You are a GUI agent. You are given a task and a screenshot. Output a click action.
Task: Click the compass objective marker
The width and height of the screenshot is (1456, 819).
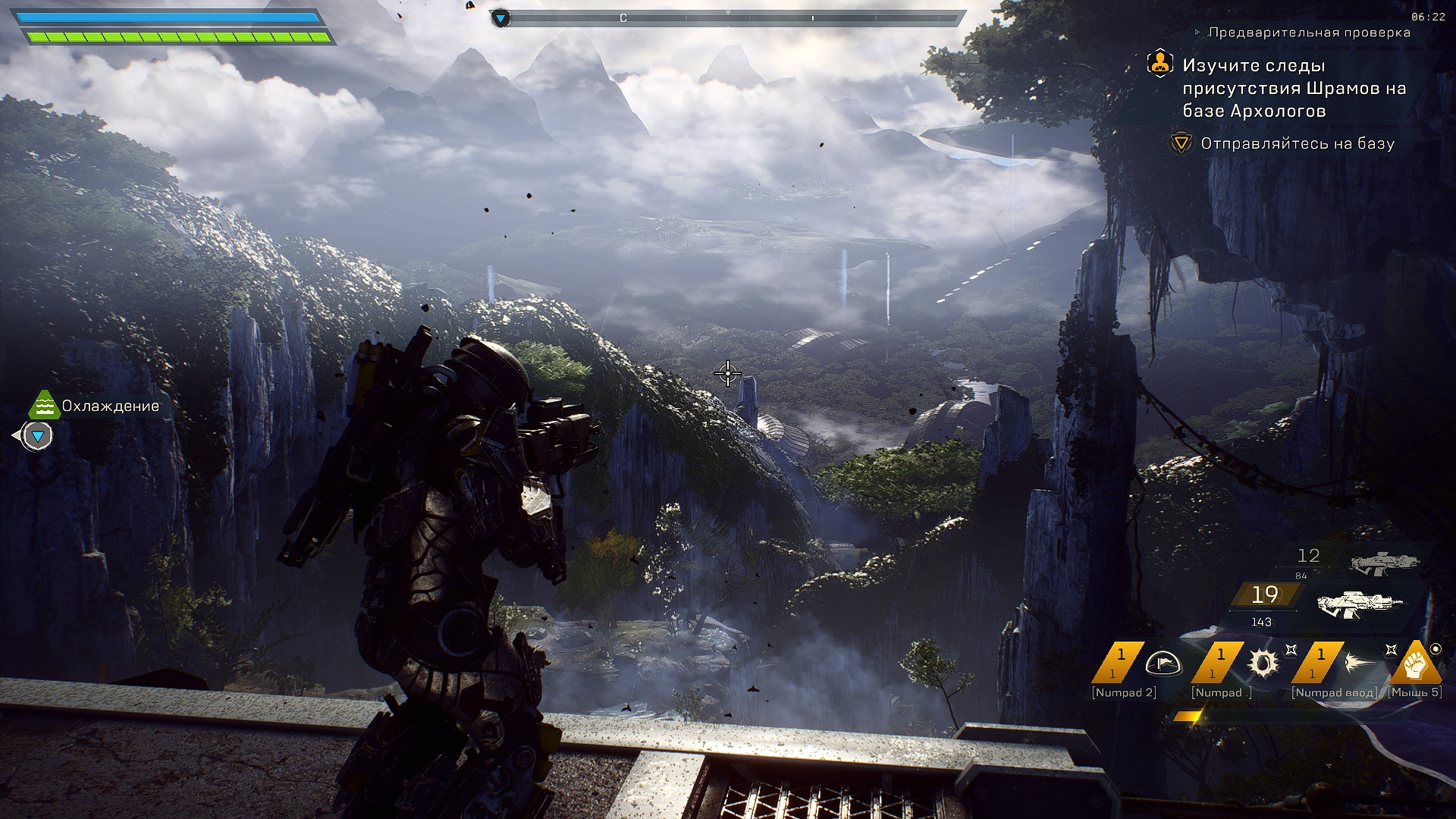(500, 18)
